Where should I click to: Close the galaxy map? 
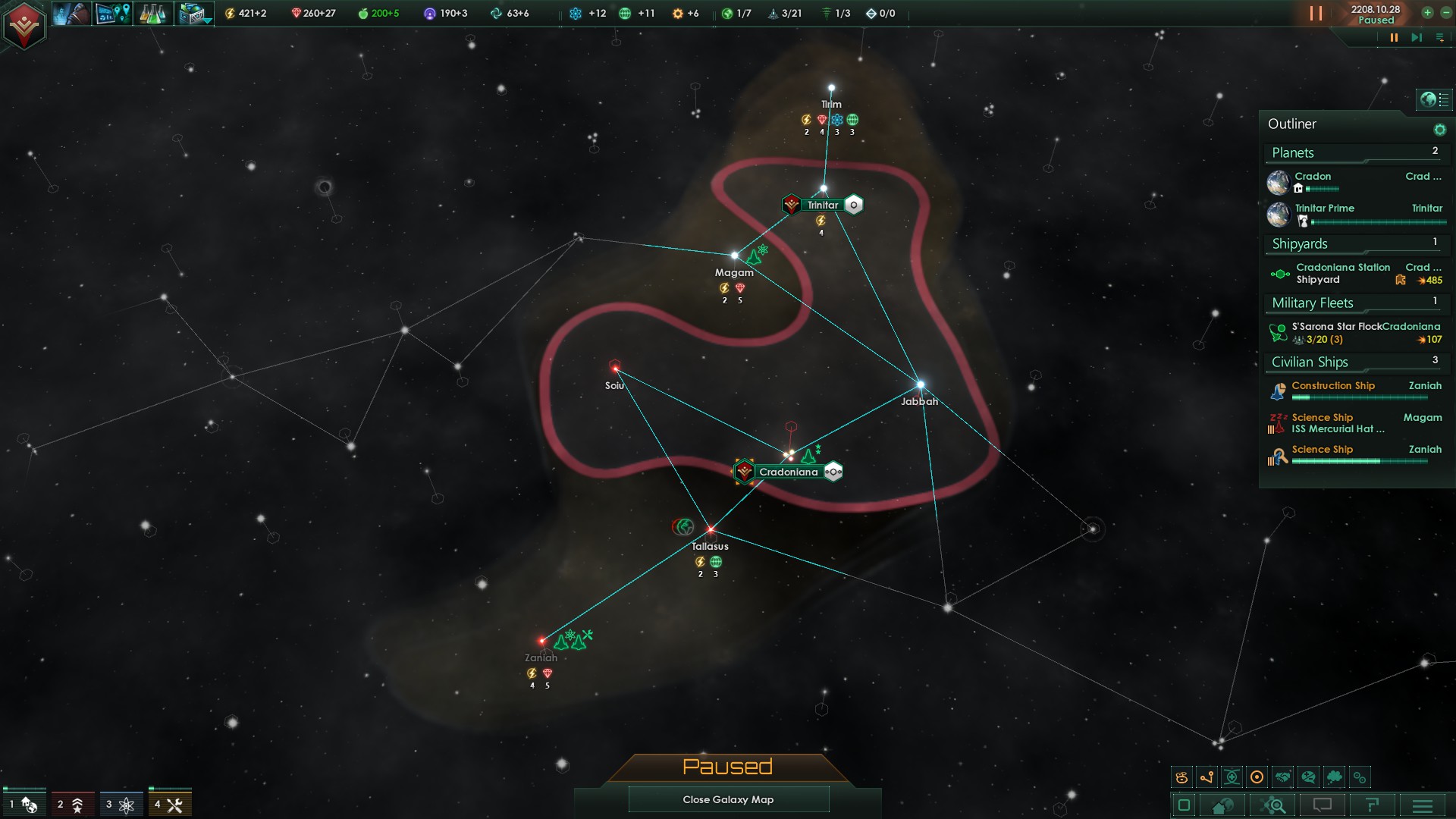(728, 799)
